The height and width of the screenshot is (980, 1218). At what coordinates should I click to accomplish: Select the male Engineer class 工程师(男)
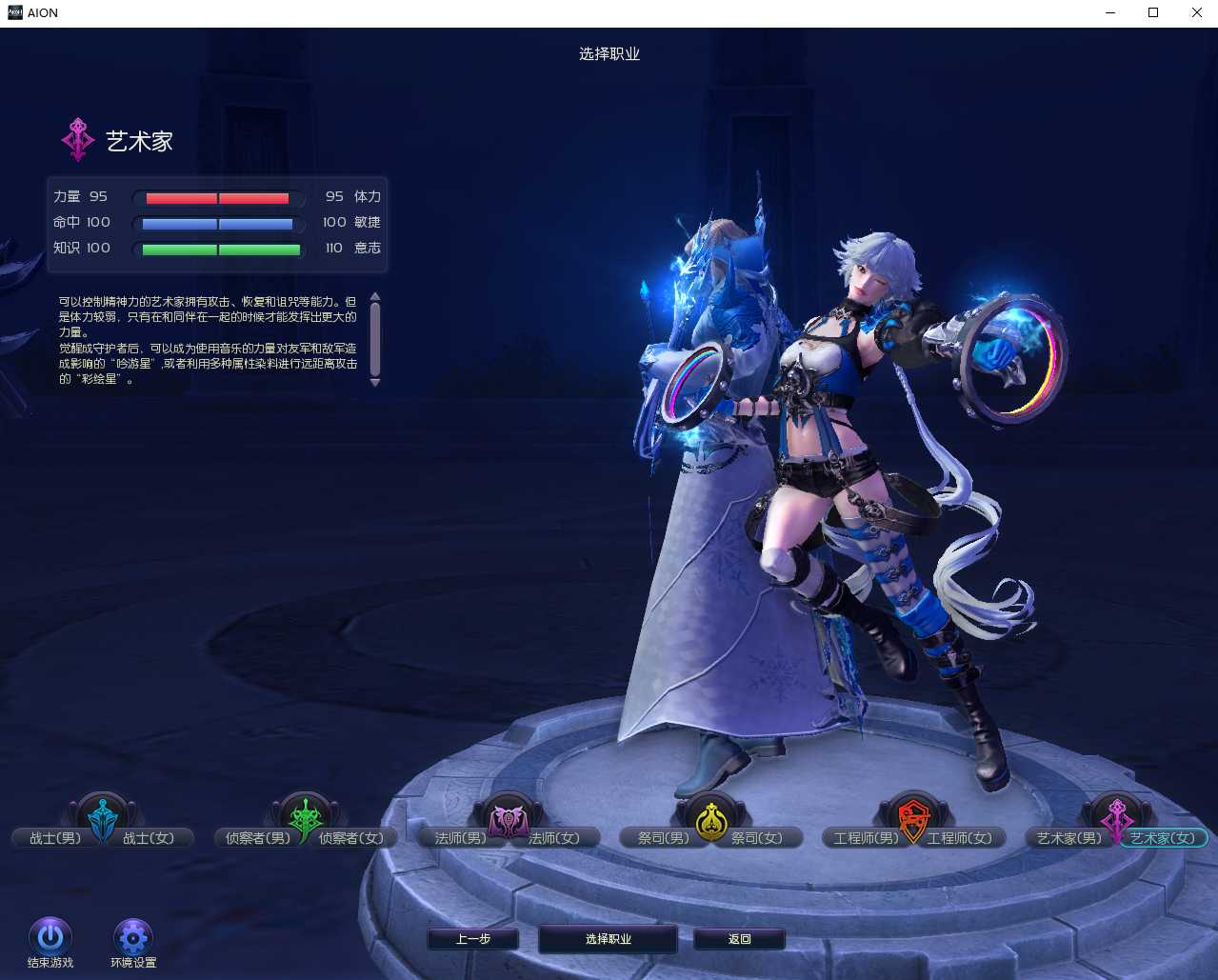(x=866, y=838)
